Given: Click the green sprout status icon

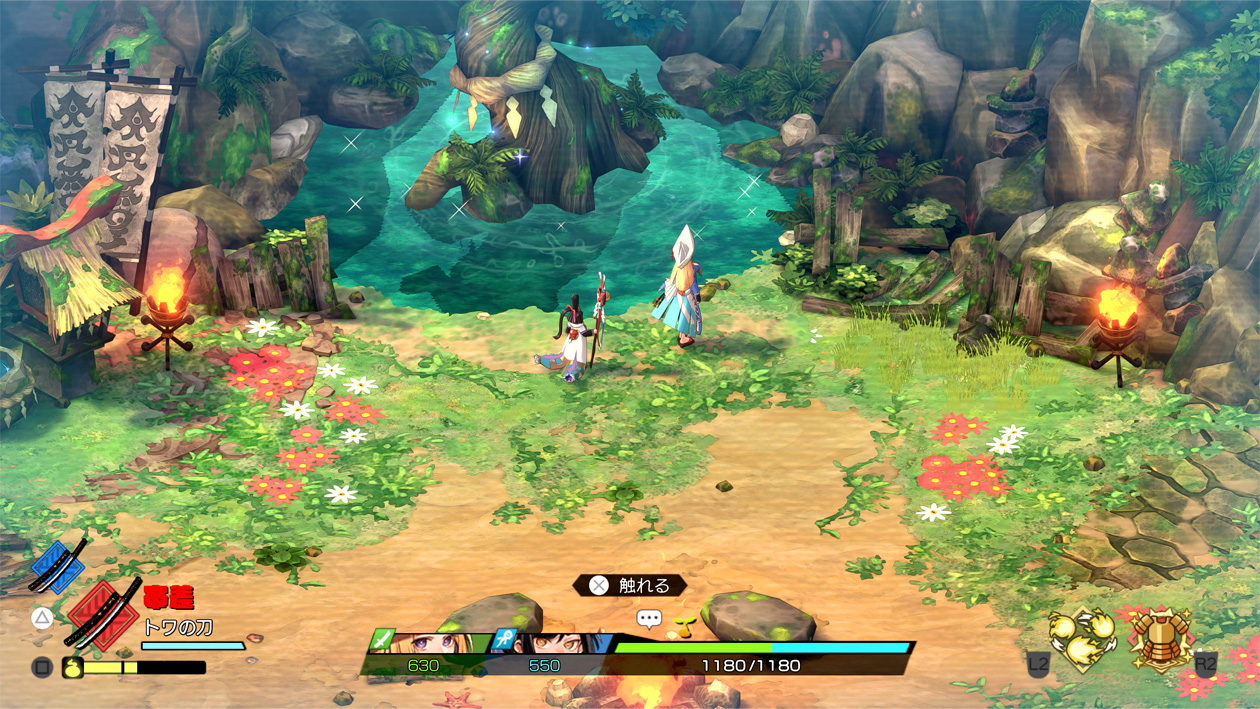Looking at the screenshot, I should [x=685, y=627].
